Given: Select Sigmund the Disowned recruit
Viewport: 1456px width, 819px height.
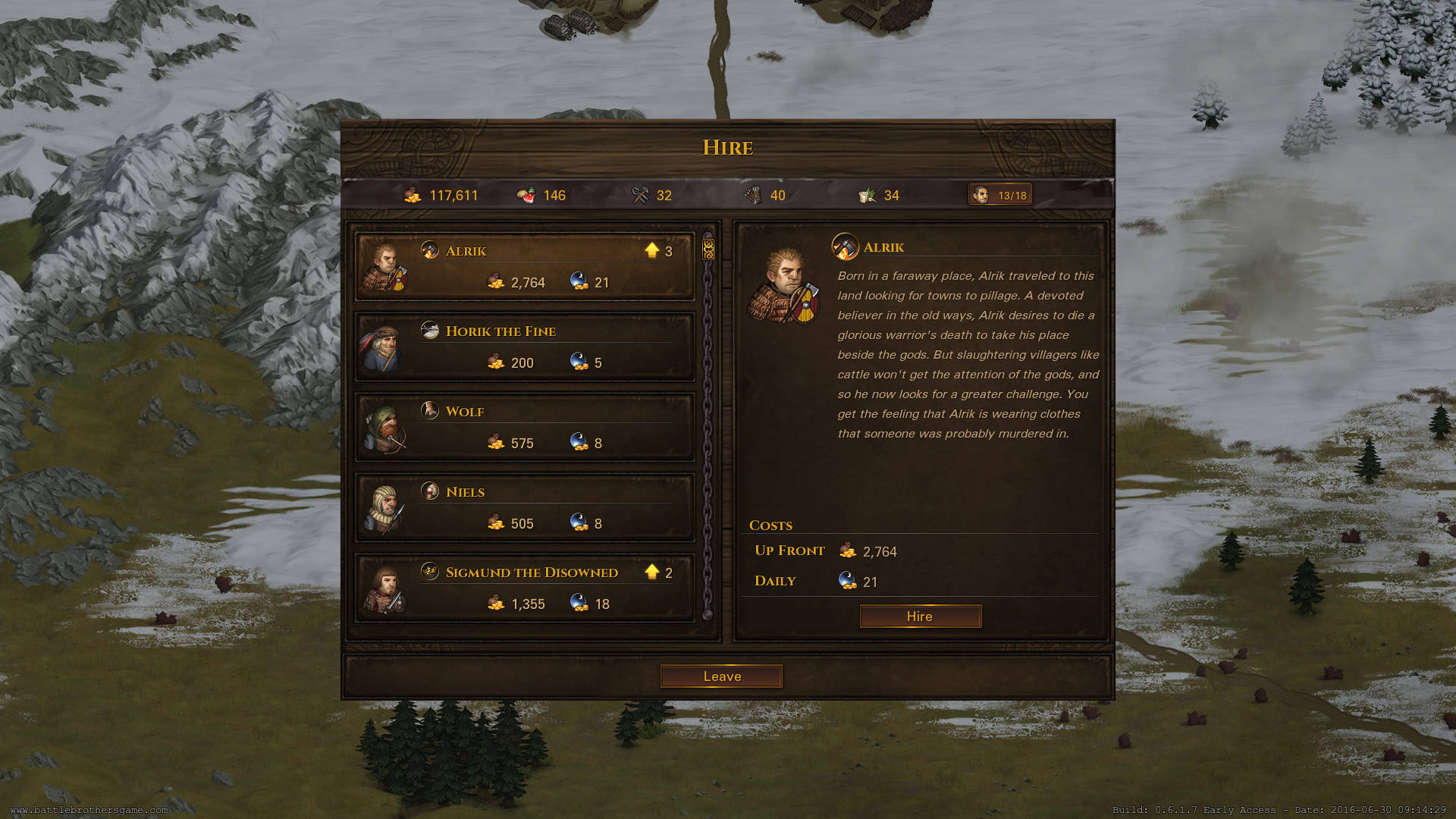Looking at the screenshot, I should point(525,588).
